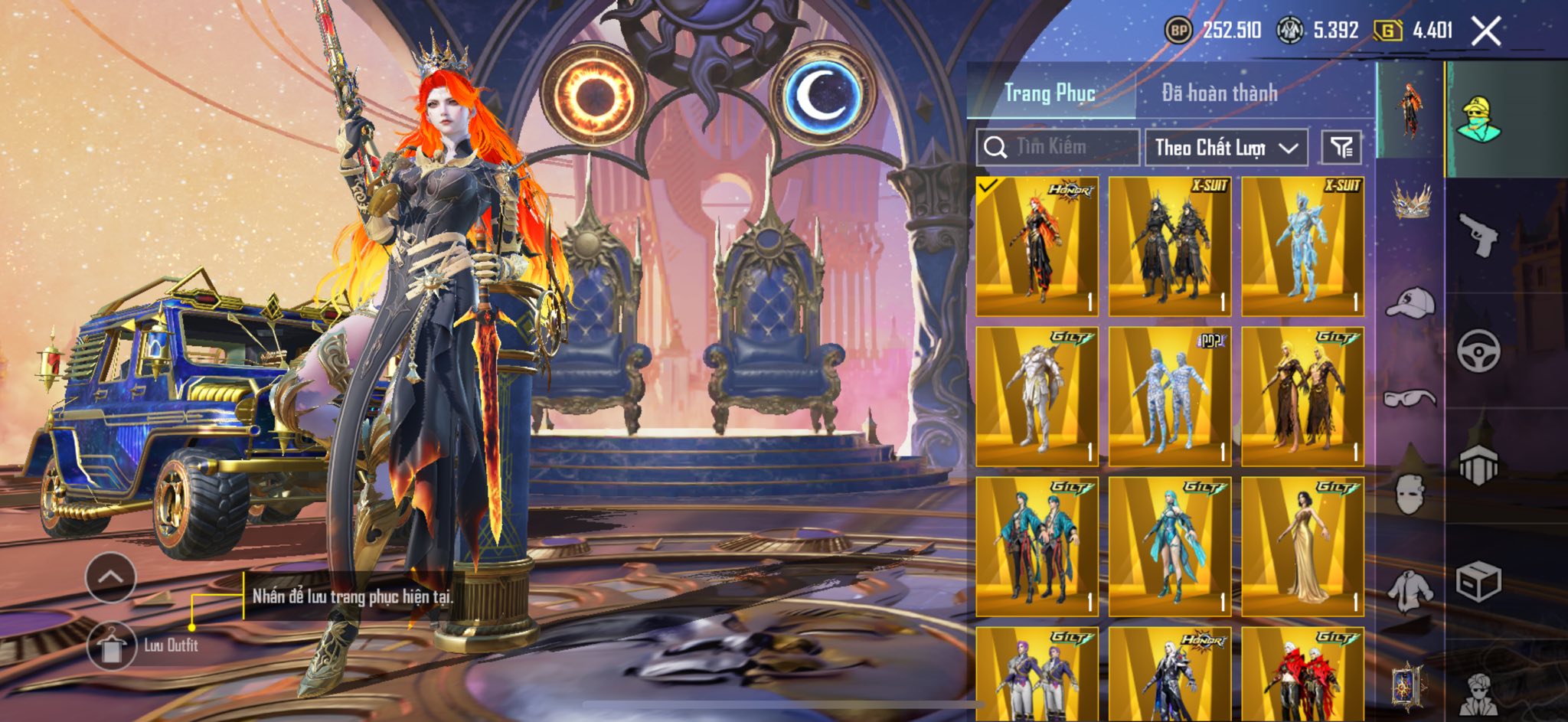The width and height of the screenshot is (1568, 722).
Task: Open the baseball cap category
Action: [x=1410, y=302]
